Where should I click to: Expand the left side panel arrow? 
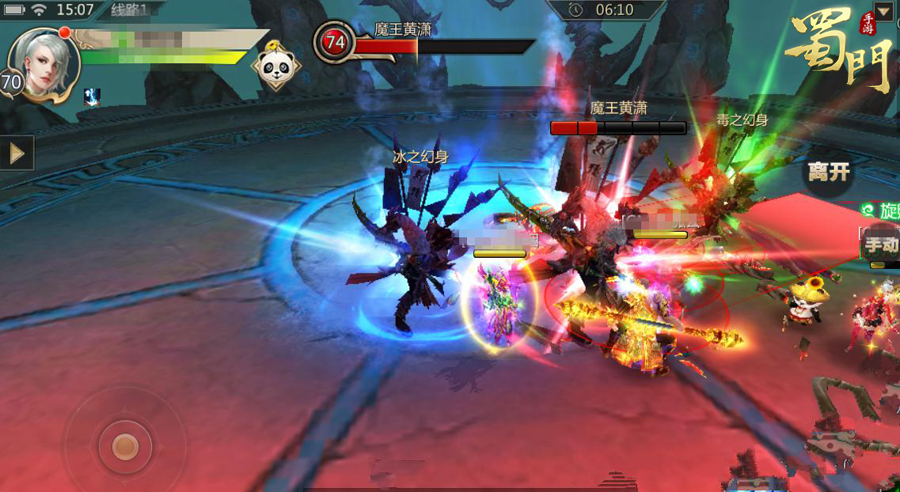point(16,152)
